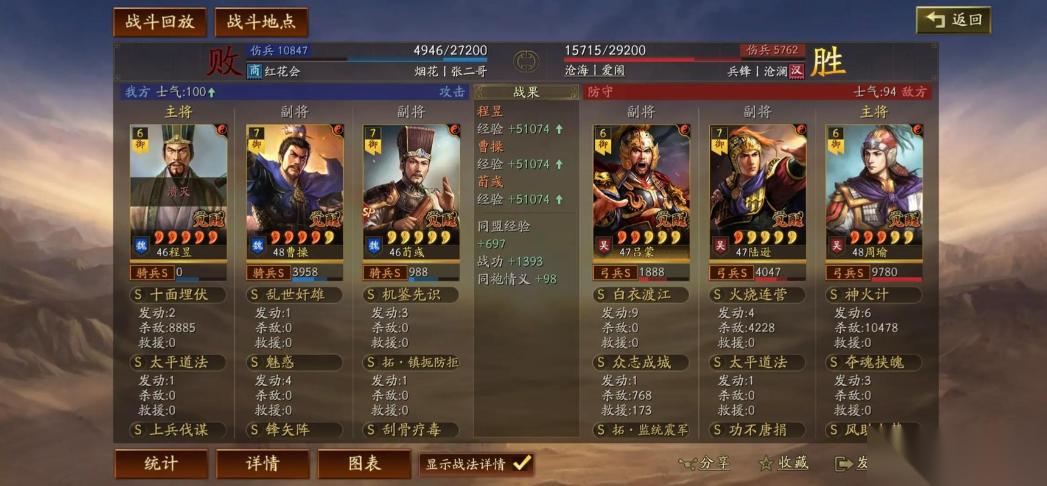The height and width of the screenshot is (486, 1047).
Task: Select the 十面埋伏 tactic label
Action: coord(178,295)
